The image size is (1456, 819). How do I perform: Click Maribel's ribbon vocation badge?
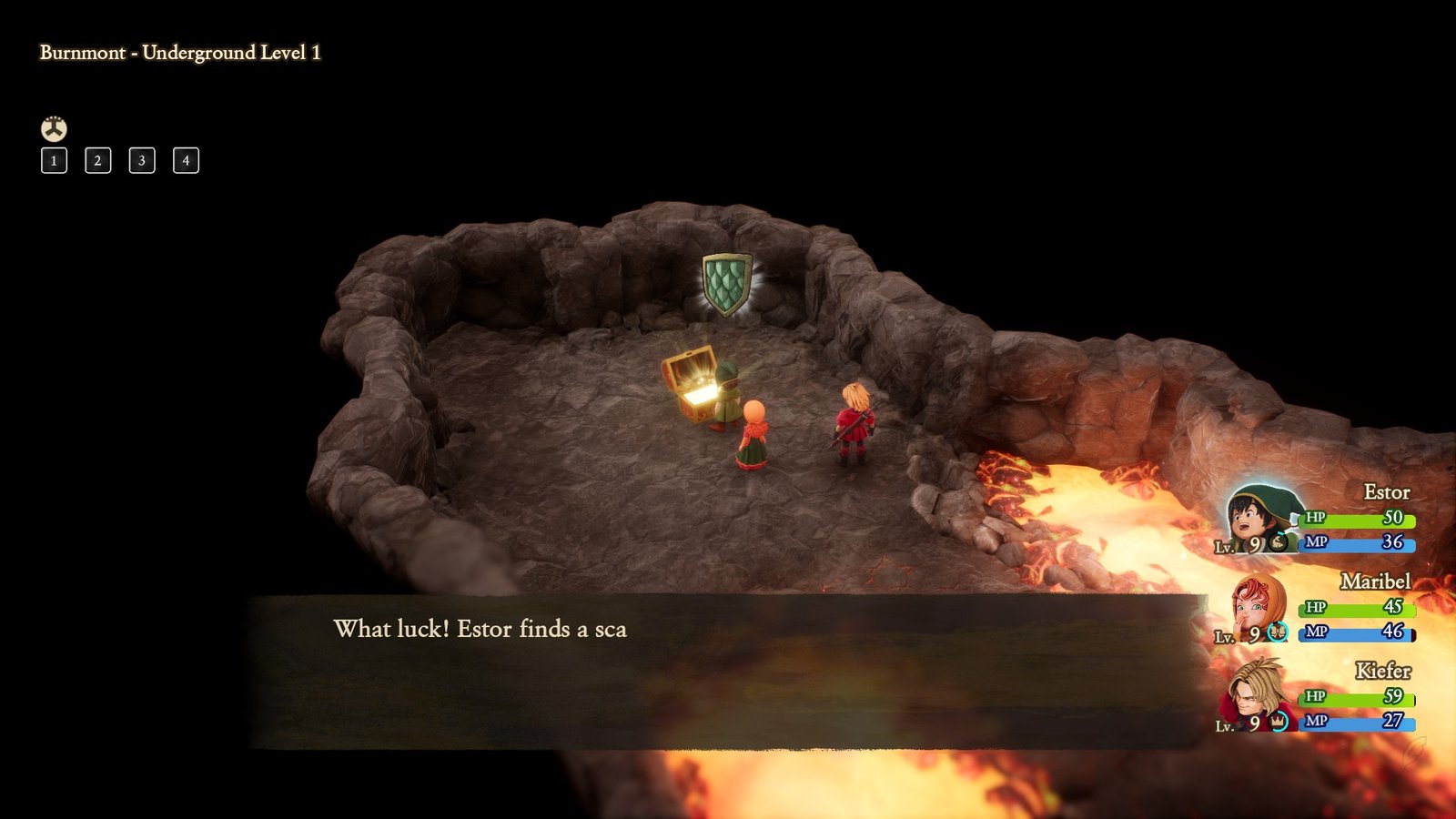[1278, 631]
